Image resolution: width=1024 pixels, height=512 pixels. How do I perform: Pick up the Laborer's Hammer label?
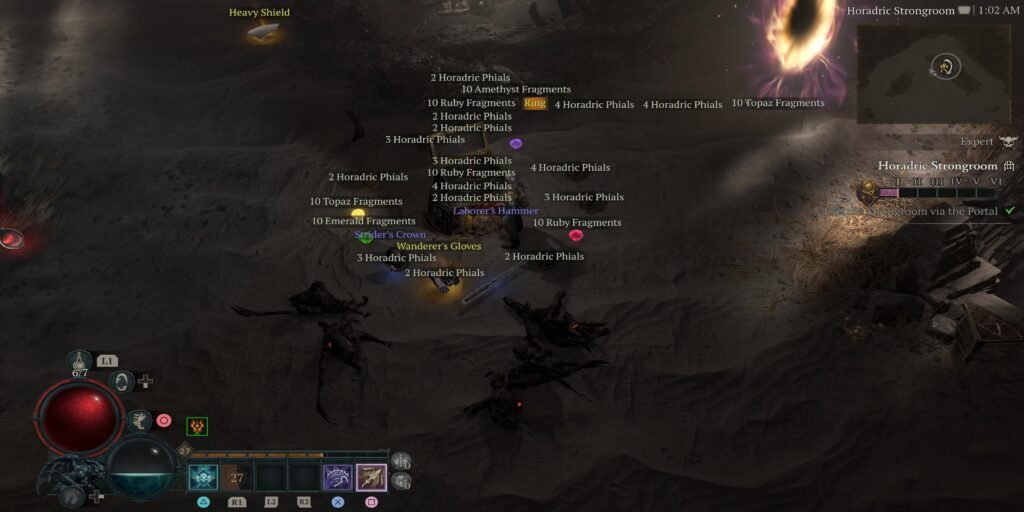click(495, 211)
